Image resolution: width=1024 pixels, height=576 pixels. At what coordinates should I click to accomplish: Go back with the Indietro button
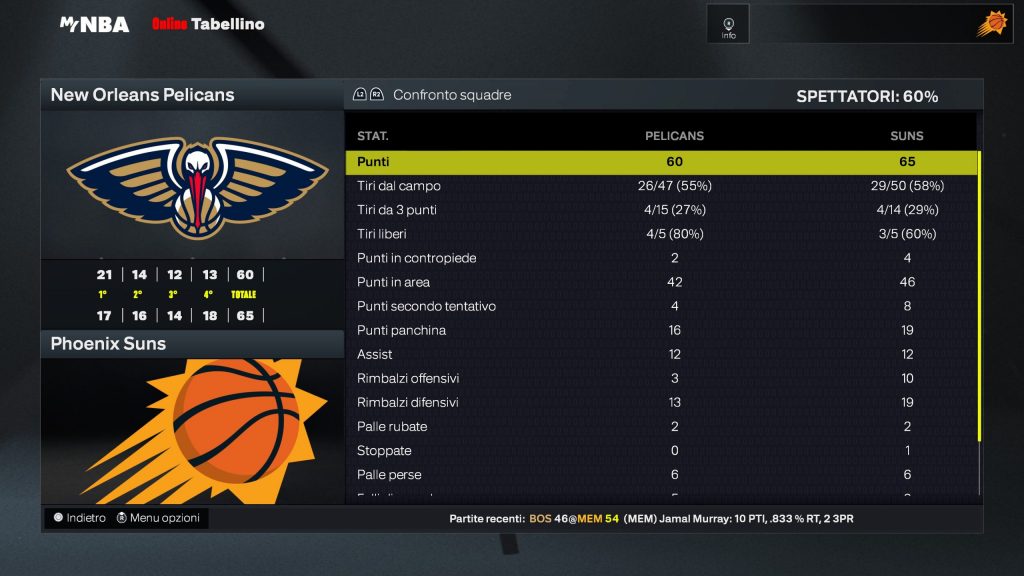(x=79, y=518)
